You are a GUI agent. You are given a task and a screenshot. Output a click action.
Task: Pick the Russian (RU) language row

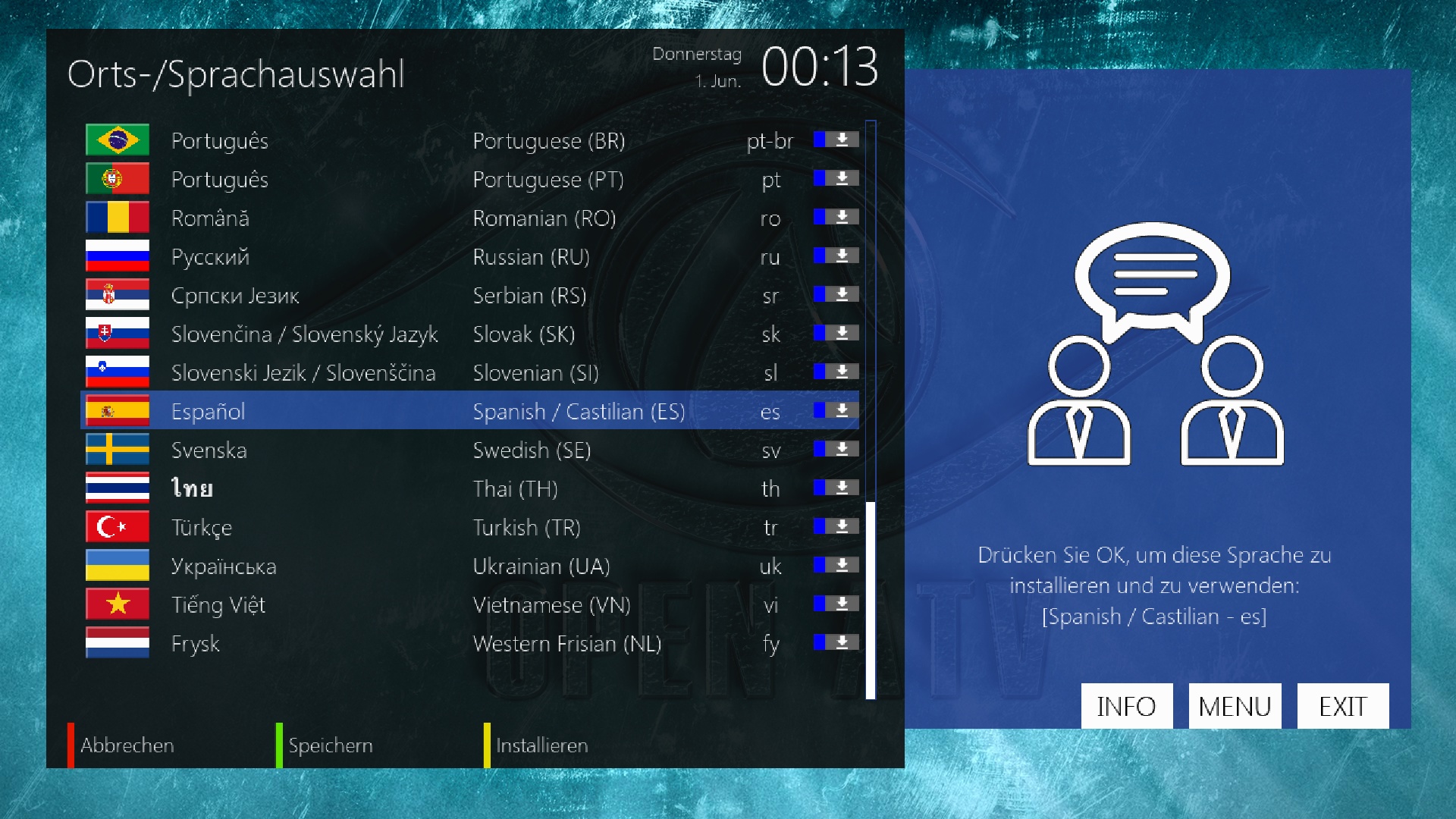[470, 257]
